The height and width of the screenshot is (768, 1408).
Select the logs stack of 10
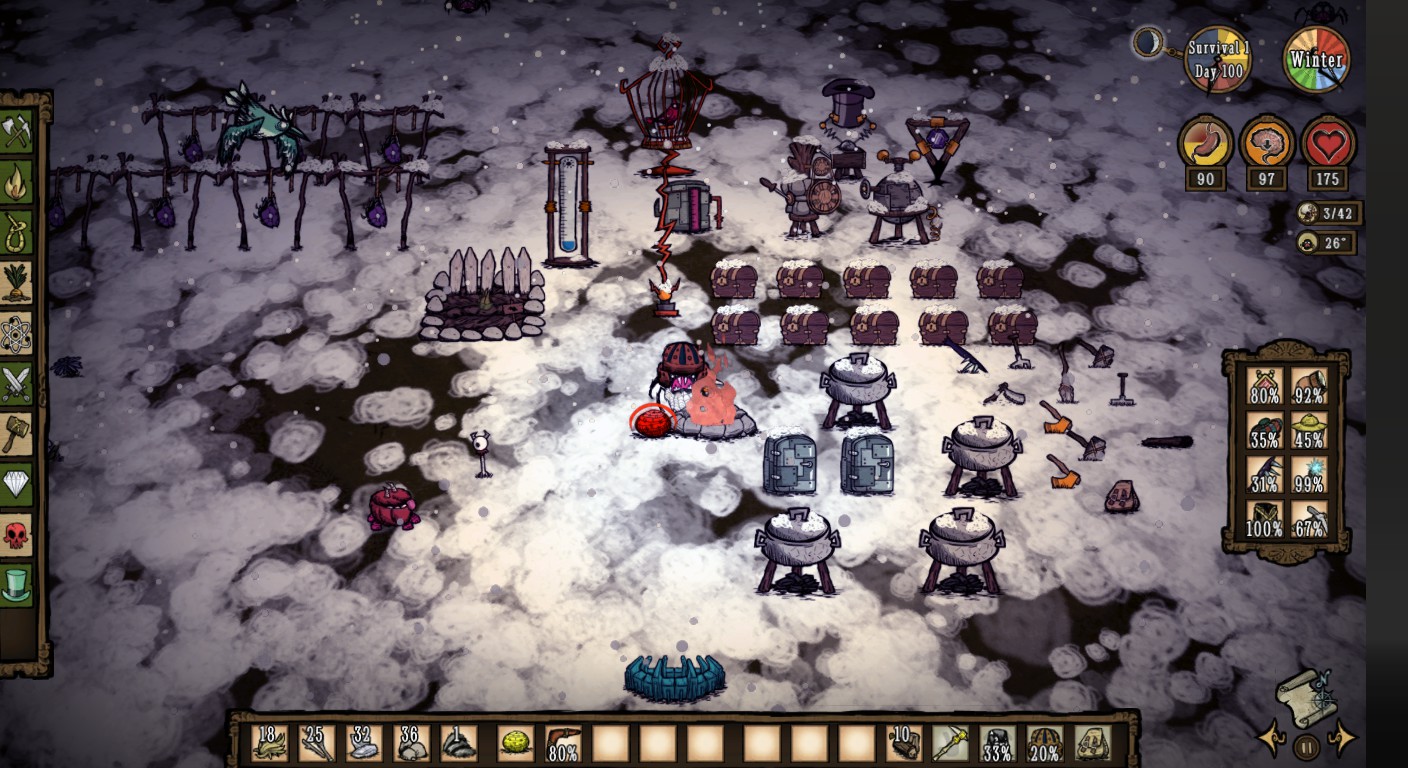coord(904,743)
